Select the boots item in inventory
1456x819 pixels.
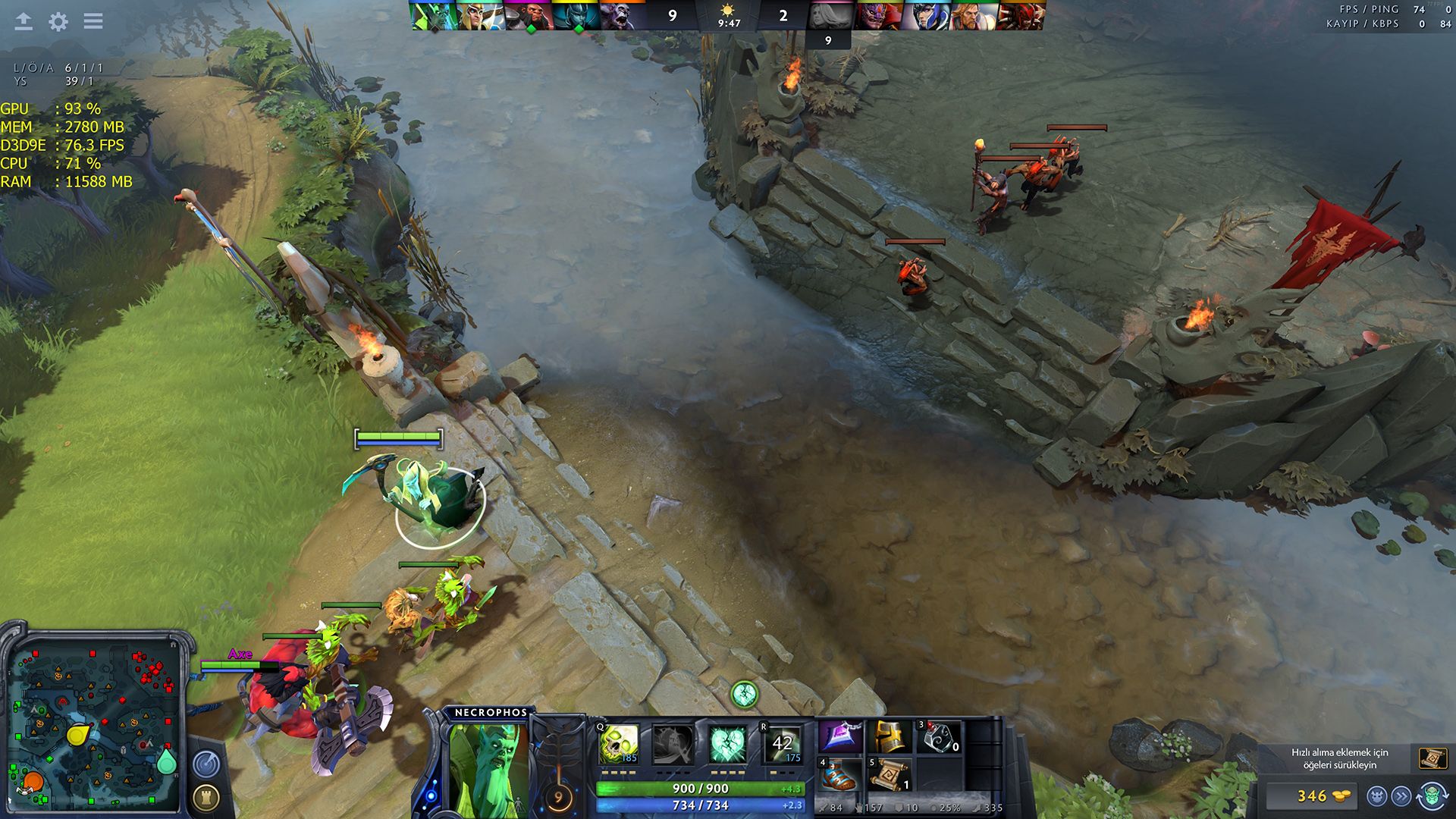(x=841, y=775)
